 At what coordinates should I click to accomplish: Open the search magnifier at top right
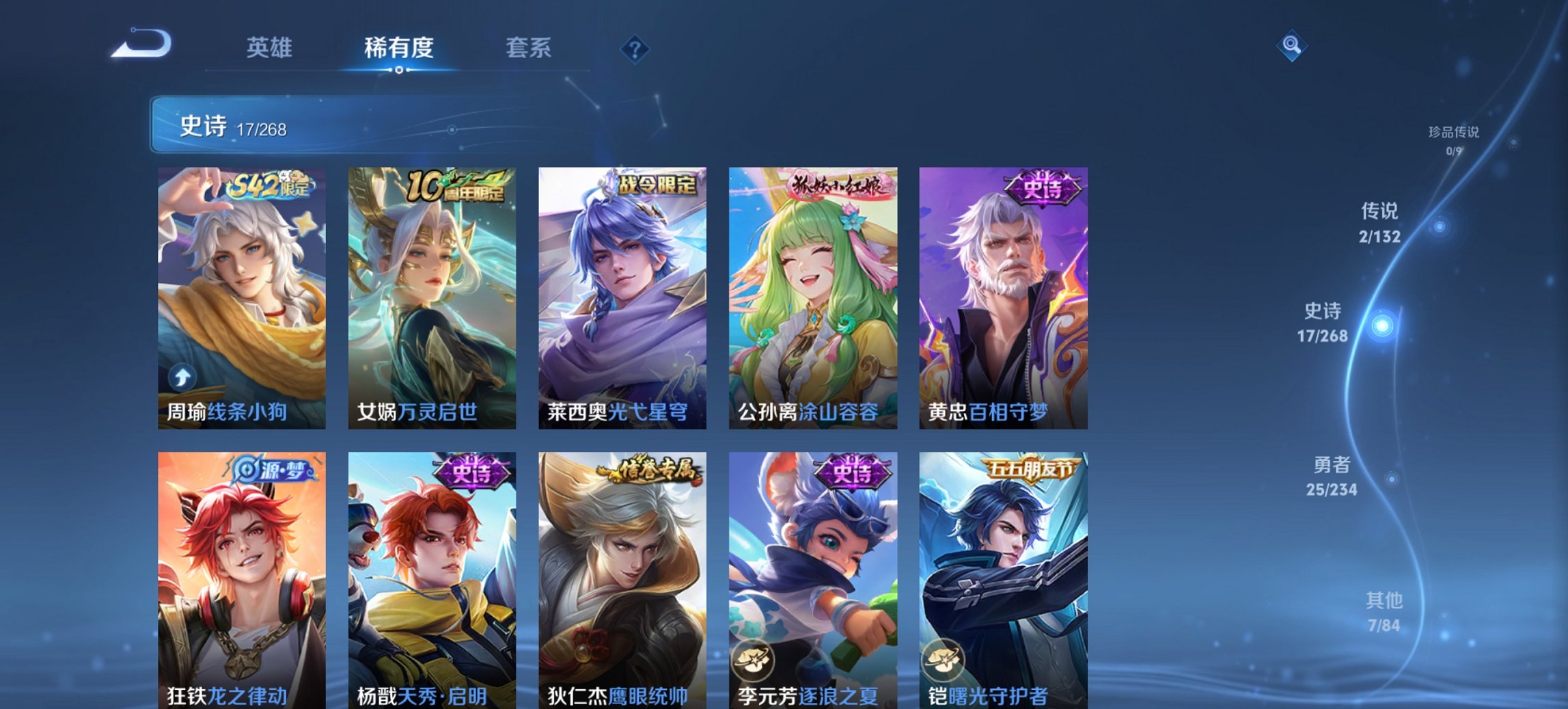click(1292, 46)
